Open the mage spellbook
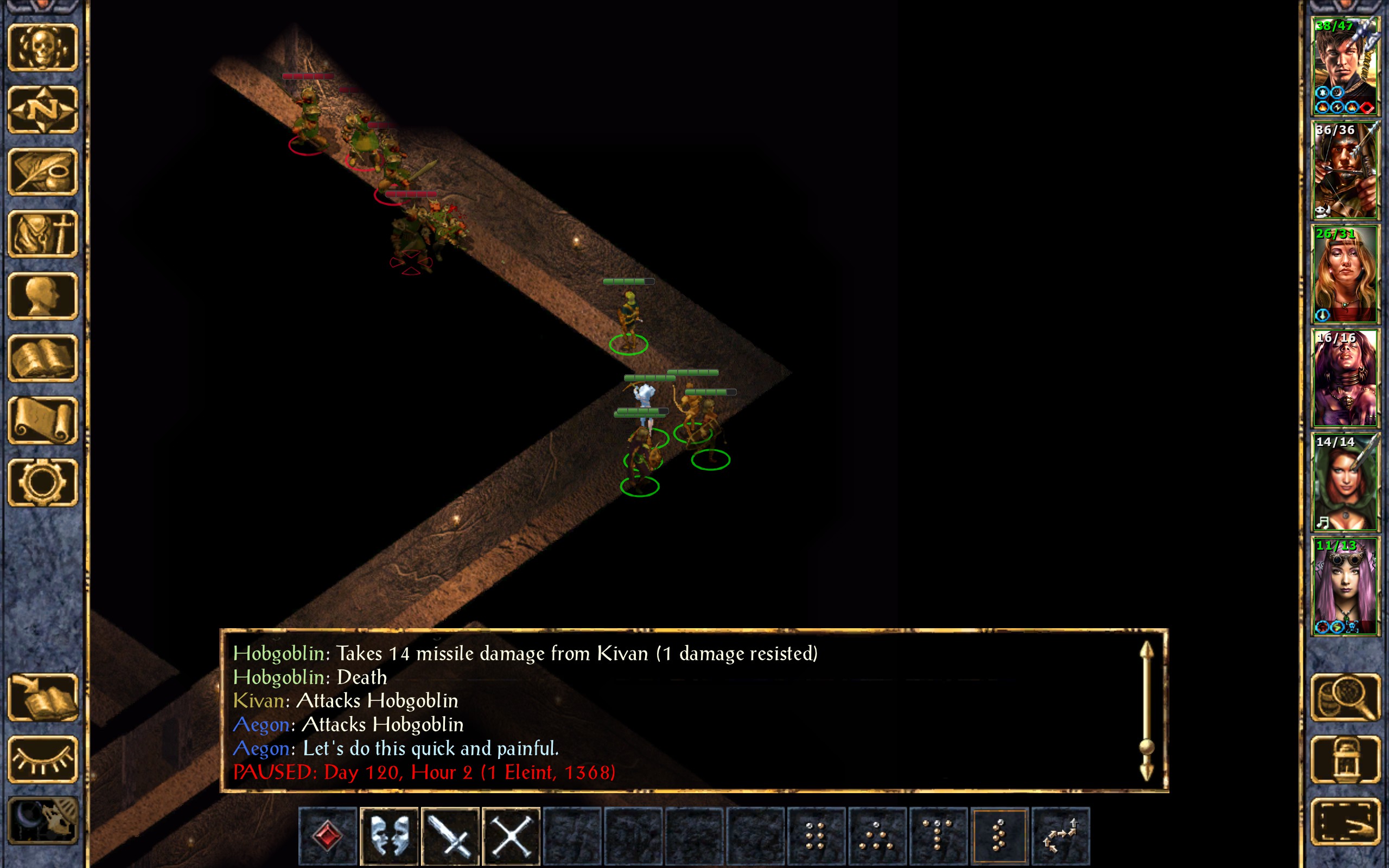This screenshot has width=1389, height=868. (43, 358)
